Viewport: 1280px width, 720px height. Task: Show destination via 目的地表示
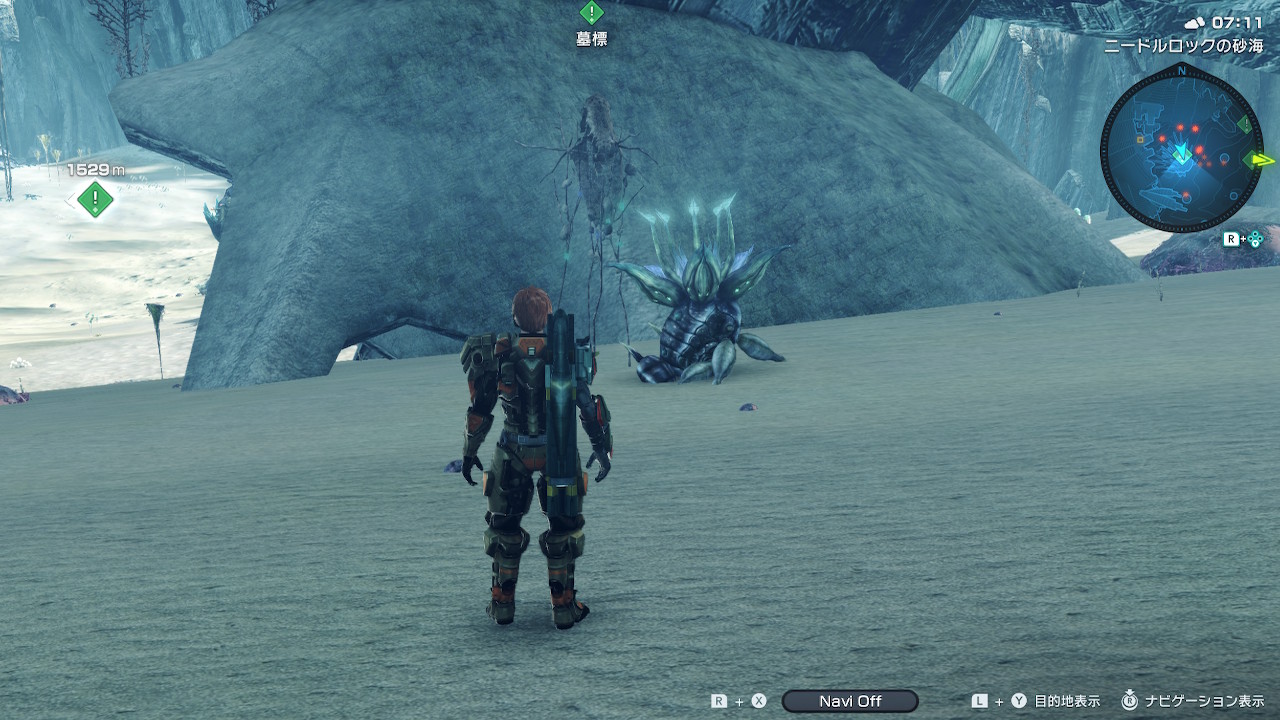point(1066,701)
